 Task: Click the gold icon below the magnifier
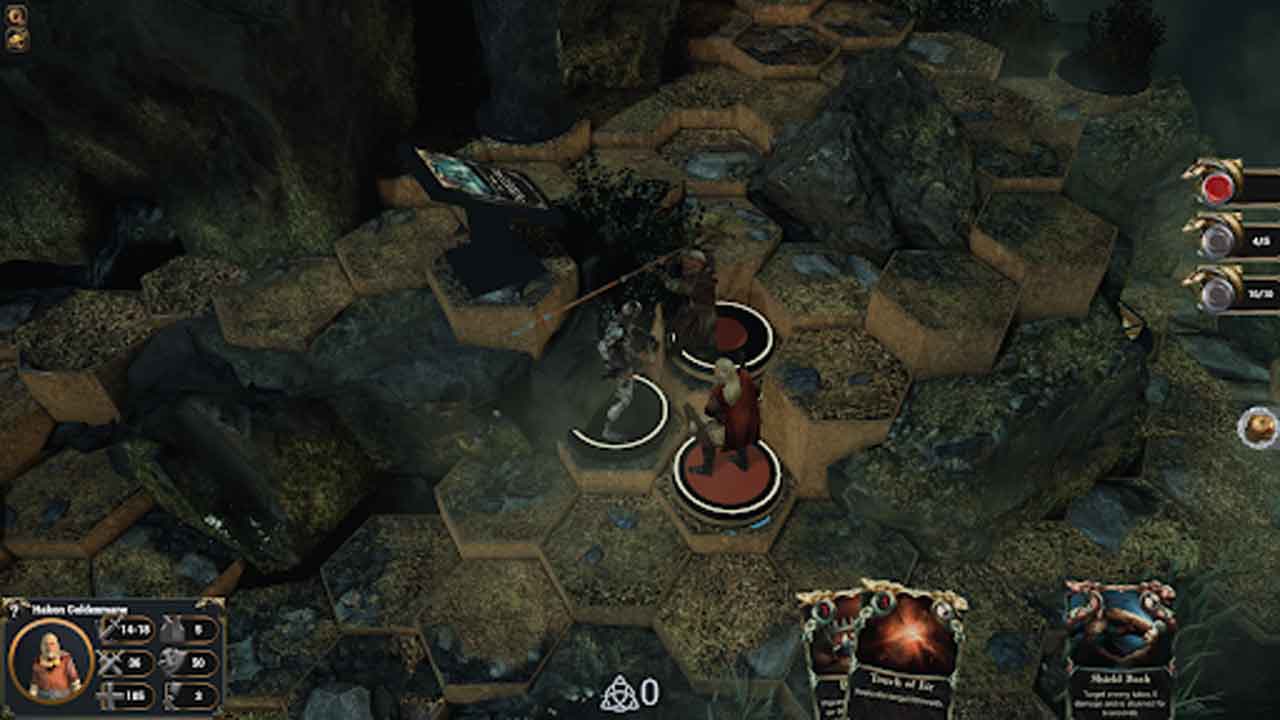point(17,39)
